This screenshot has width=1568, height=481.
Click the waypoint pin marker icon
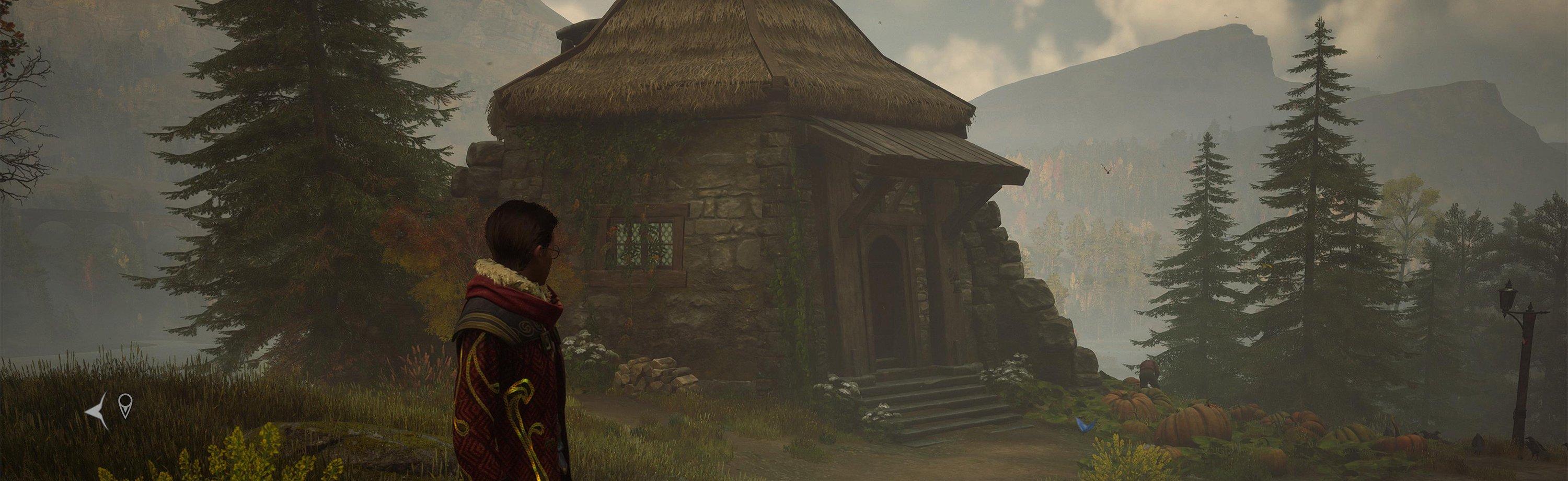tap(125, 406)
